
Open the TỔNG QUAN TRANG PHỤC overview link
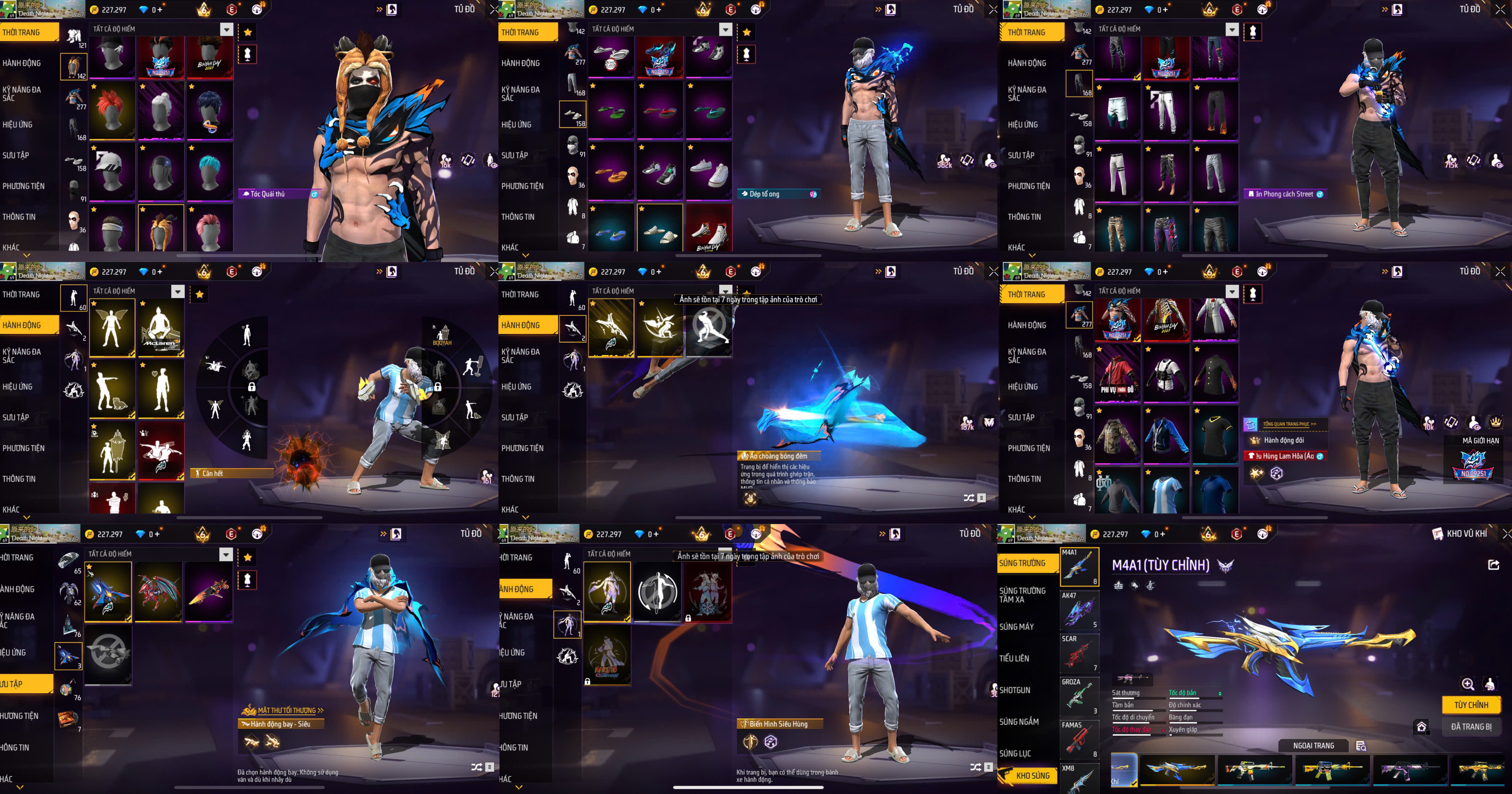[1289, 424]
